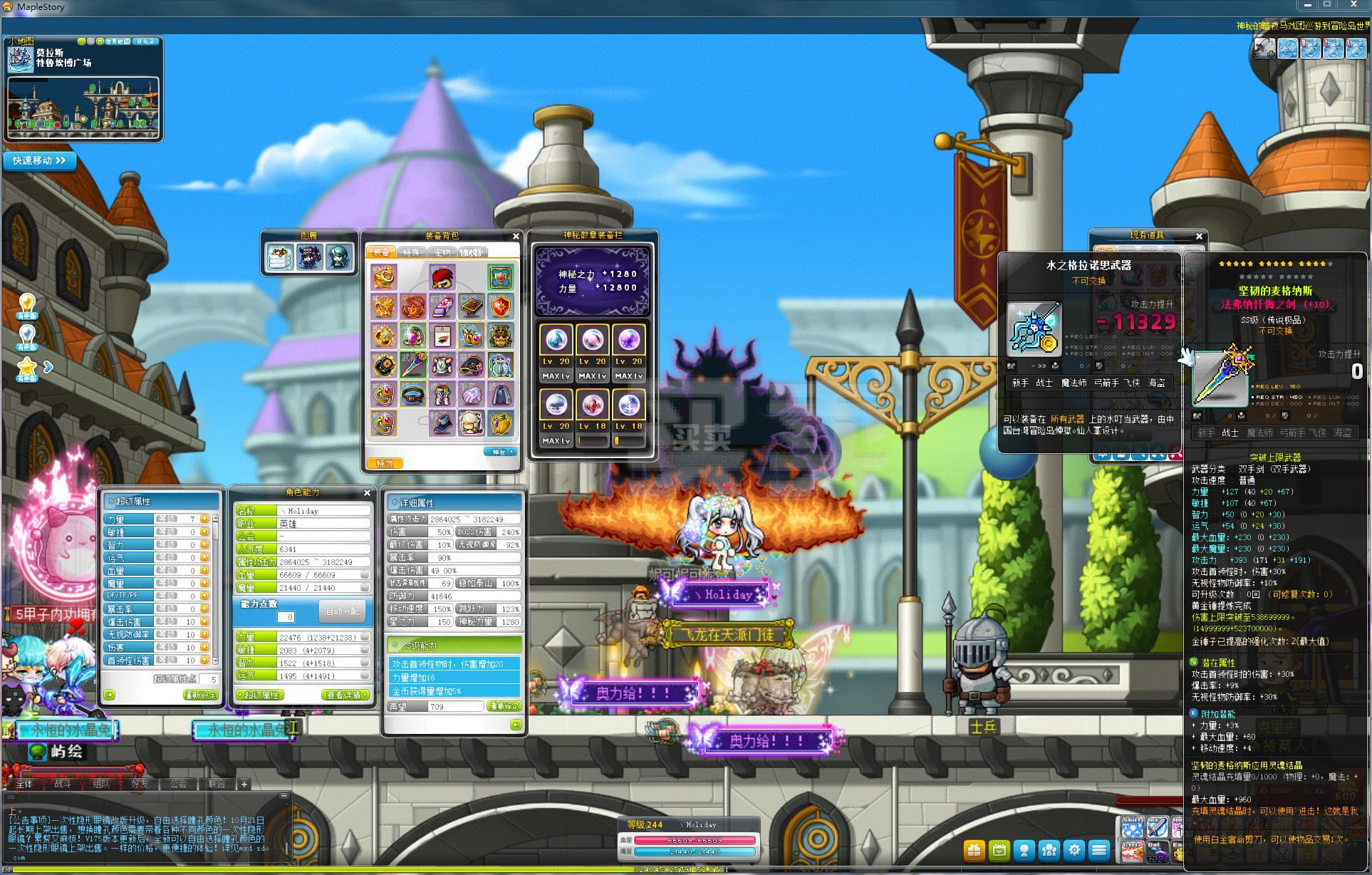Close the 现有道具 item window

coord(1199,236)
